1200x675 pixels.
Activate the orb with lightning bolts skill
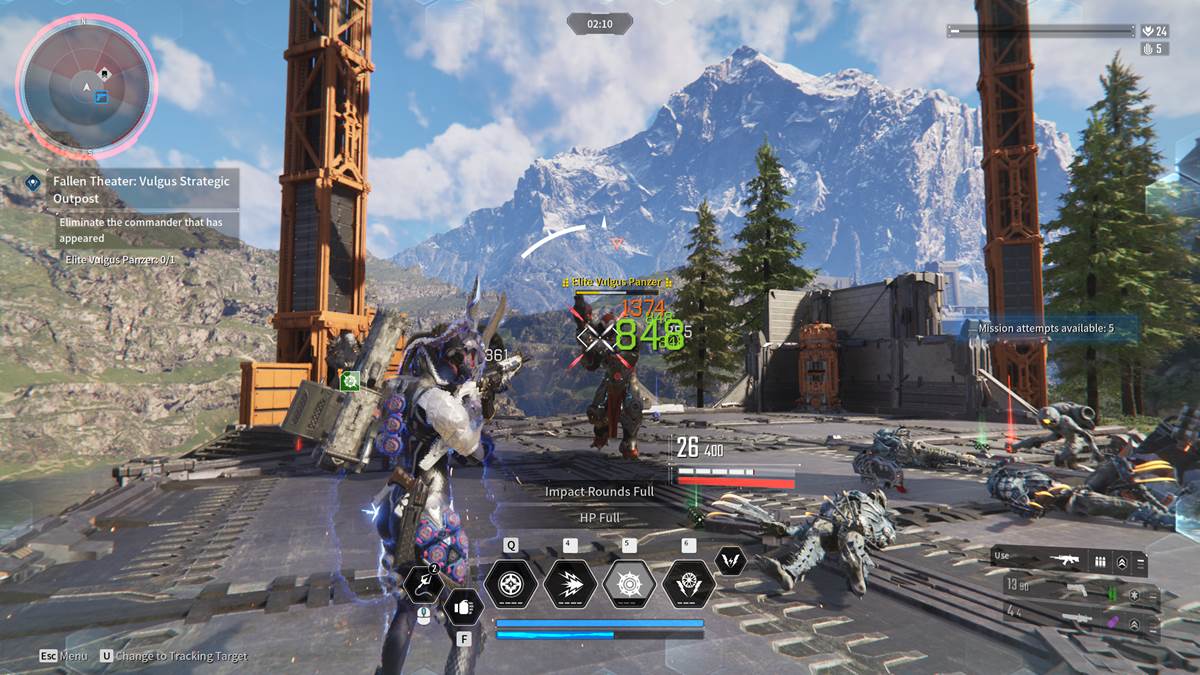tap(688, 584)
